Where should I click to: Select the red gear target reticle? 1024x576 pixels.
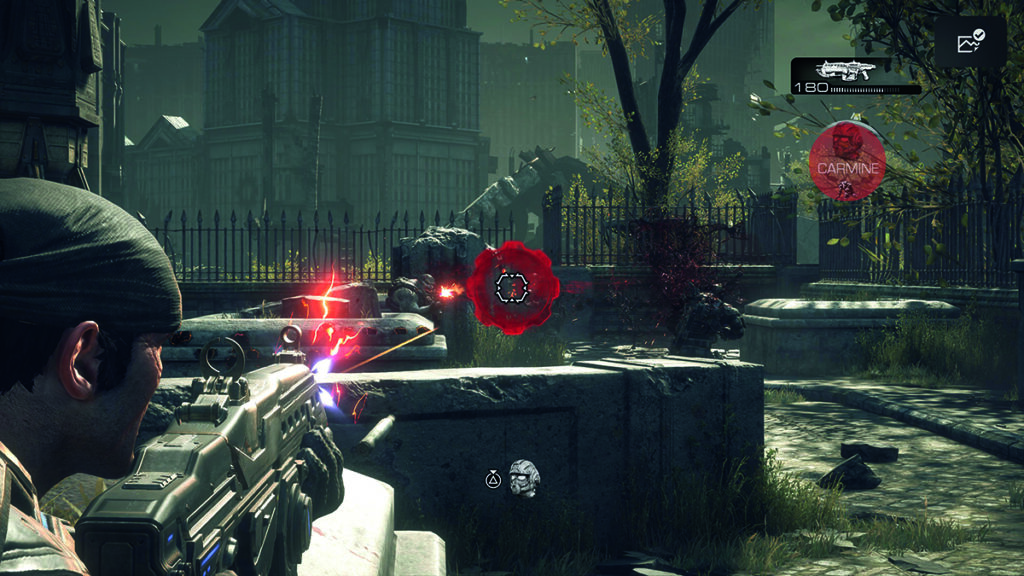(512, 287)
